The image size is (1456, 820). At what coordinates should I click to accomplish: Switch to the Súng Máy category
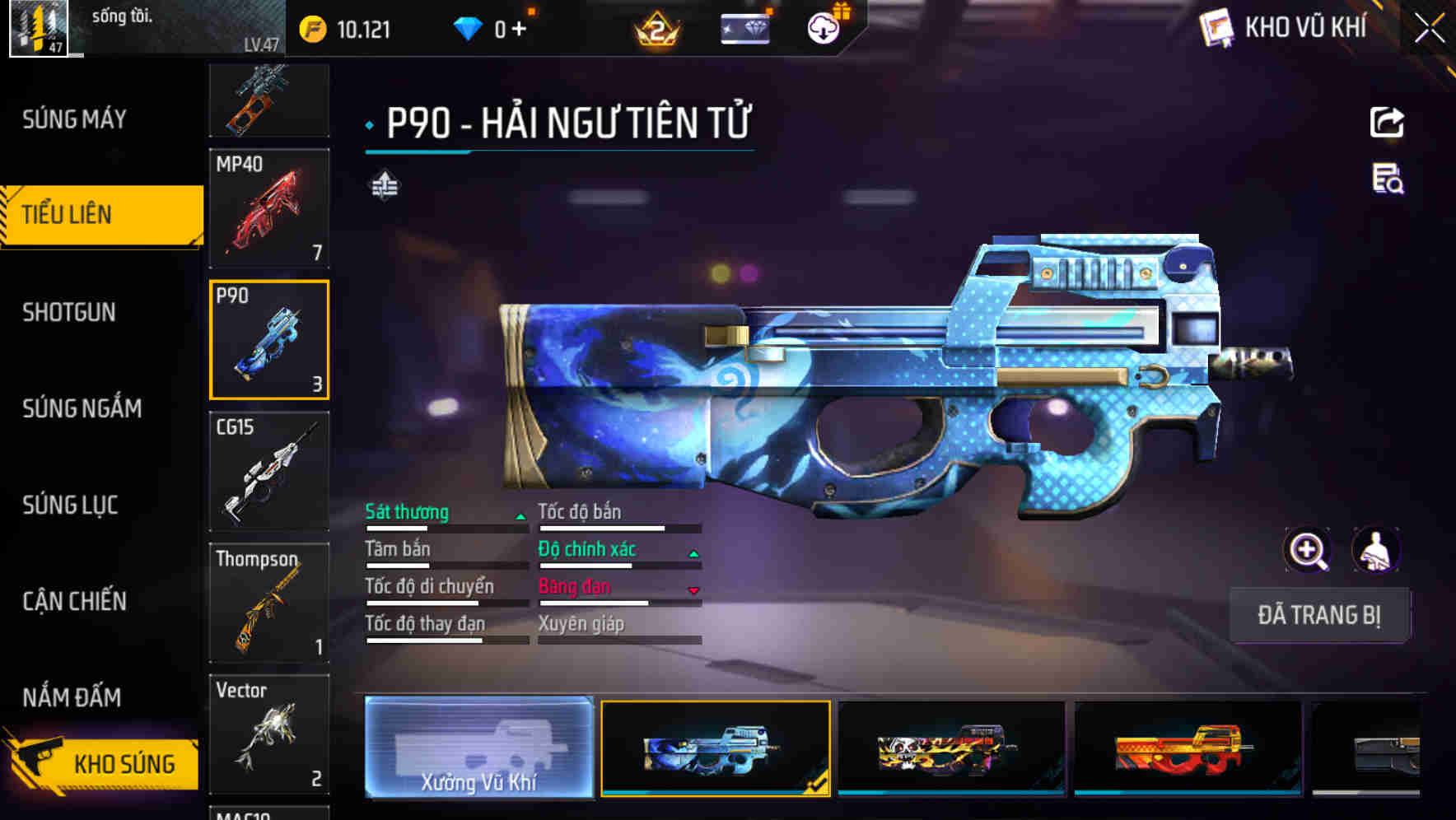click(x=74, y=119)
